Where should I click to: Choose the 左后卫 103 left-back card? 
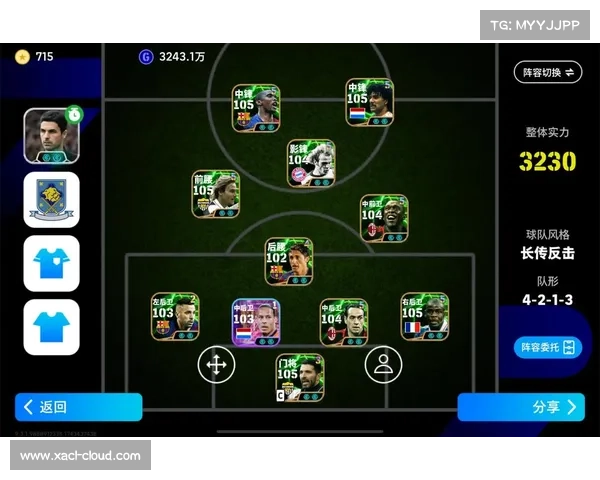tap(175, 317)
